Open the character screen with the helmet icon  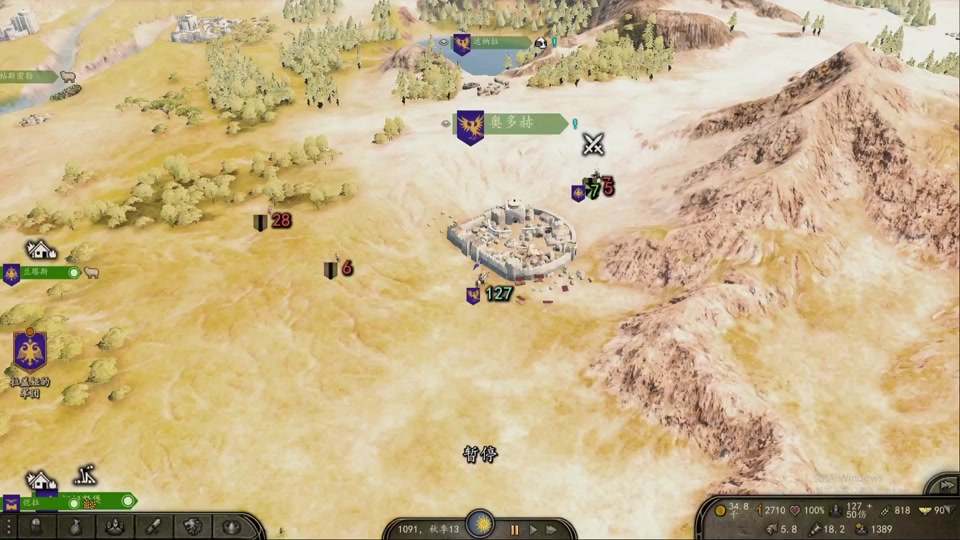[37, 526]
